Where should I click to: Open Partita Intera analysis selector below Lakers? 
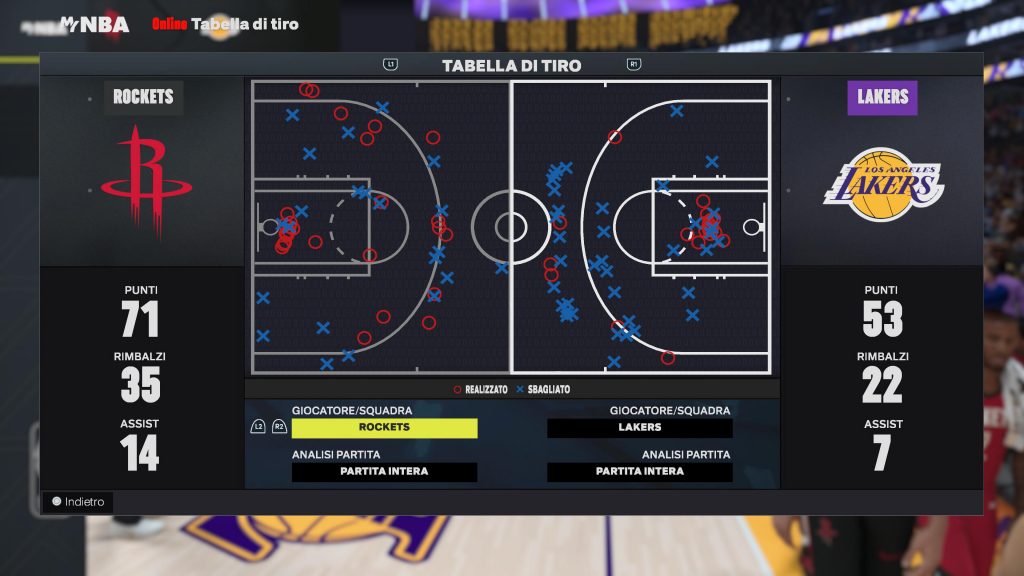(x=640, y=472)
